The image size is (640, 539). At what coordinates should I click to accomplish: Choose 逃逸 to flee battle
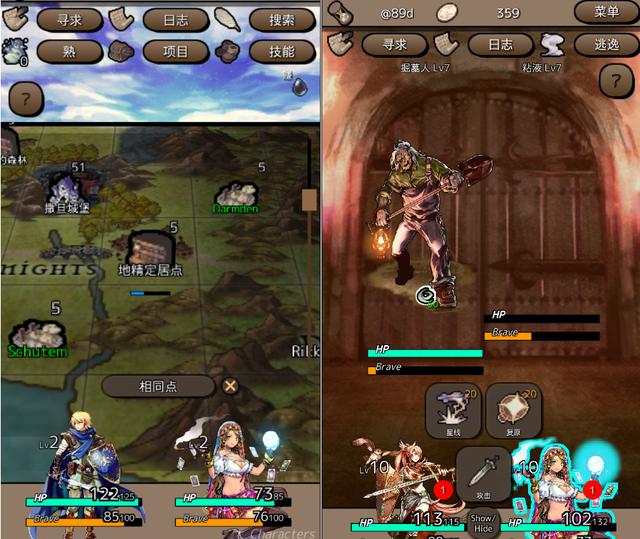606,44
